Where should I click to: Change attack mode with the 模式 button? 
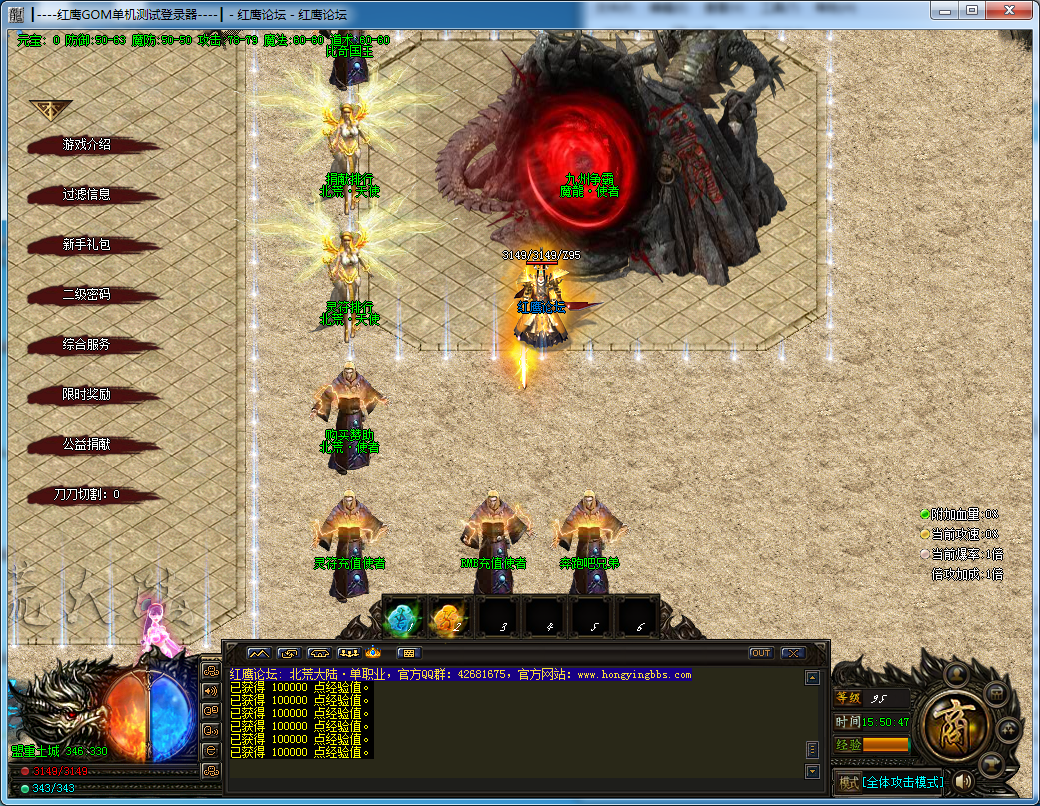coord(848,782)
